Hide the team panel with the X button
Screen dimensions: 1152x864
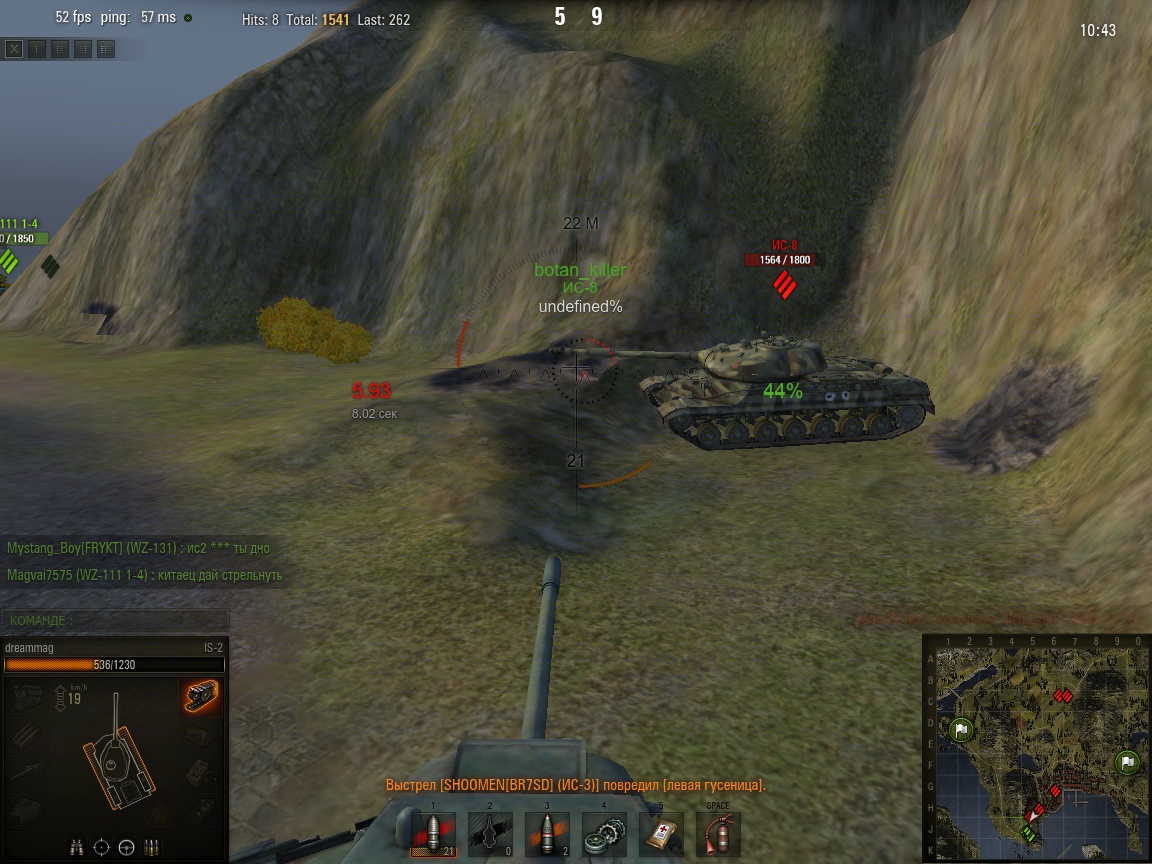coord(14,48)
